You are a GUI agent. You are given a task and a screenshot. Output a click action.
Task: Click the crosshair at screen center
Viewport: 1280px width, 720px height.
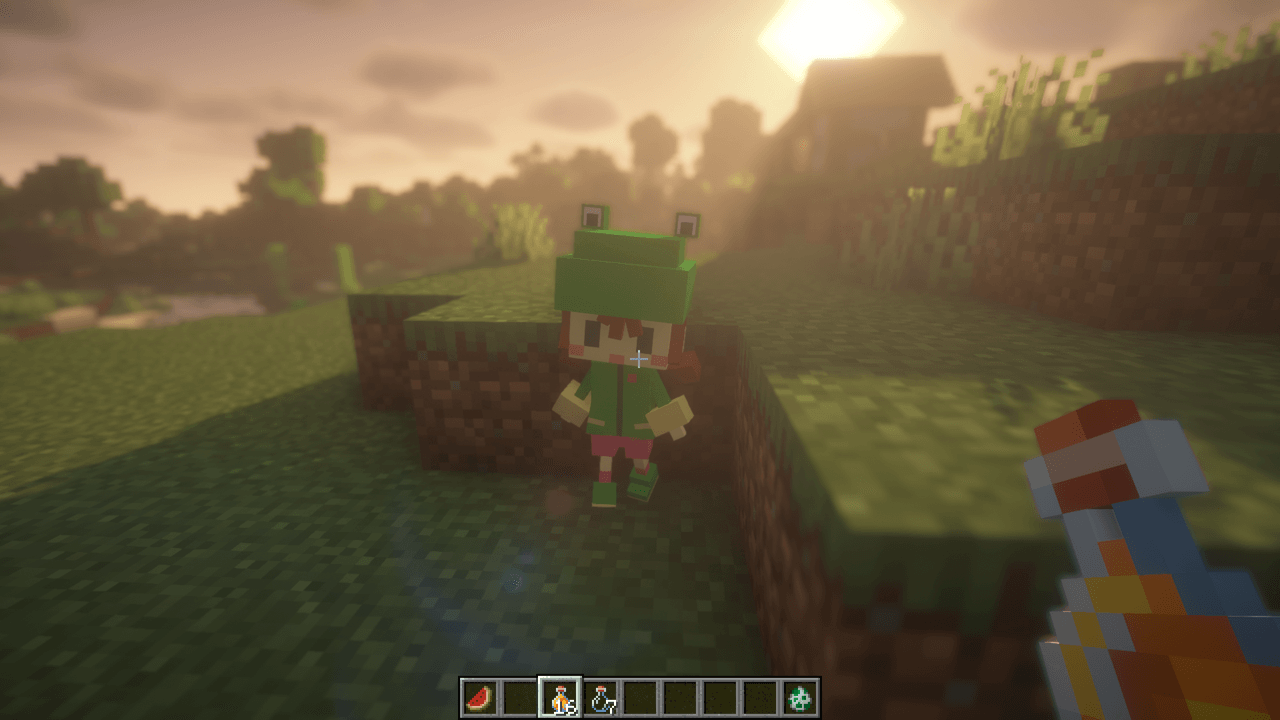640,357
